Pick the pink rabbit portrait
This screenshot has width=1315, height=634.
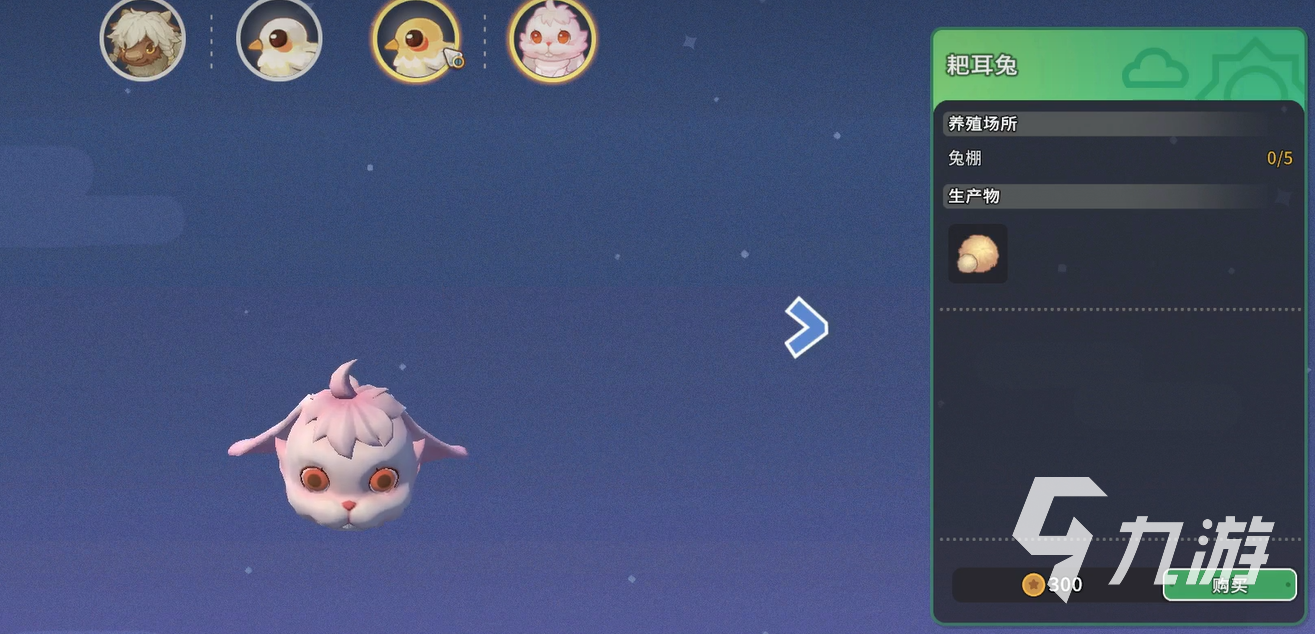[552, 40]
